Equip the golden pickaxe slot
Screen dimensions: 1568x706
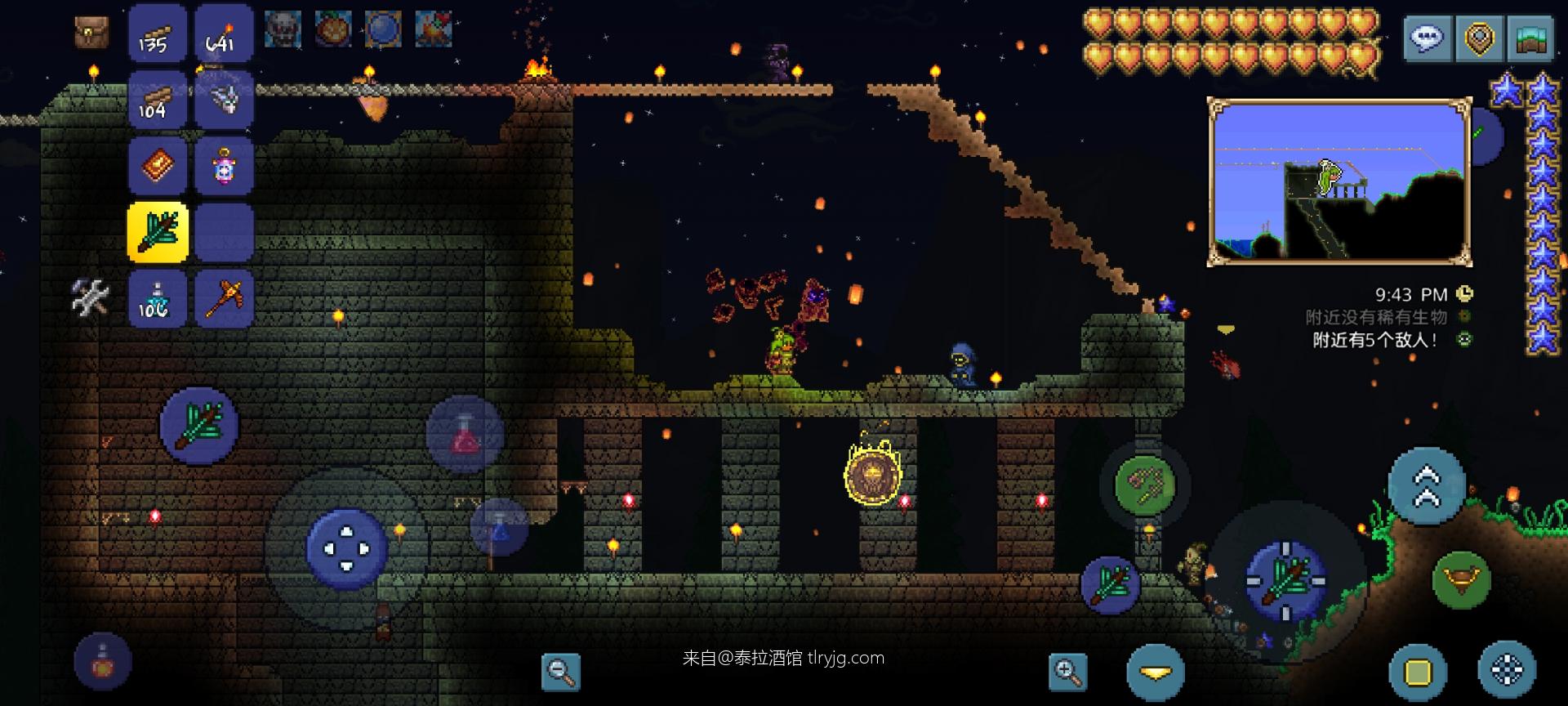[x=224, y=299]
